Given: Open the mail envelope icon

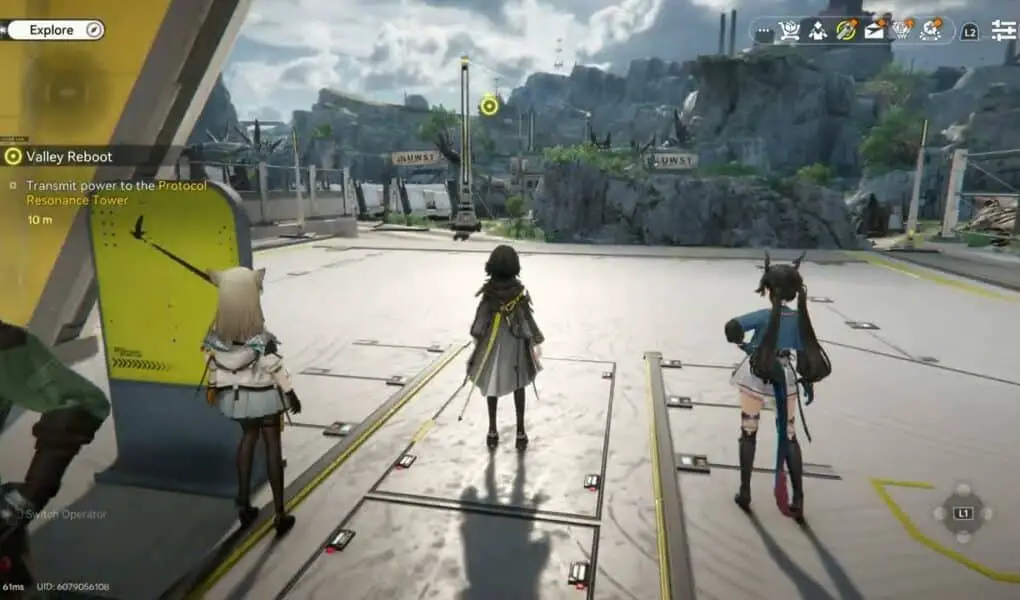Looking at the screenshot, I should click(x=874, y=31).
